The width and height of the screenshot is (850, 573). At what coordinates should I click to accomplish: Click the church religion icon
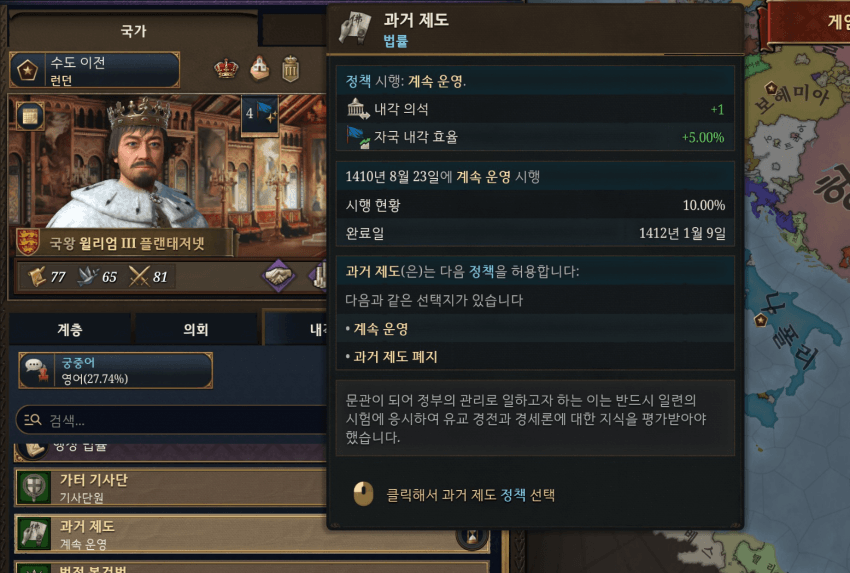(259, 69)
